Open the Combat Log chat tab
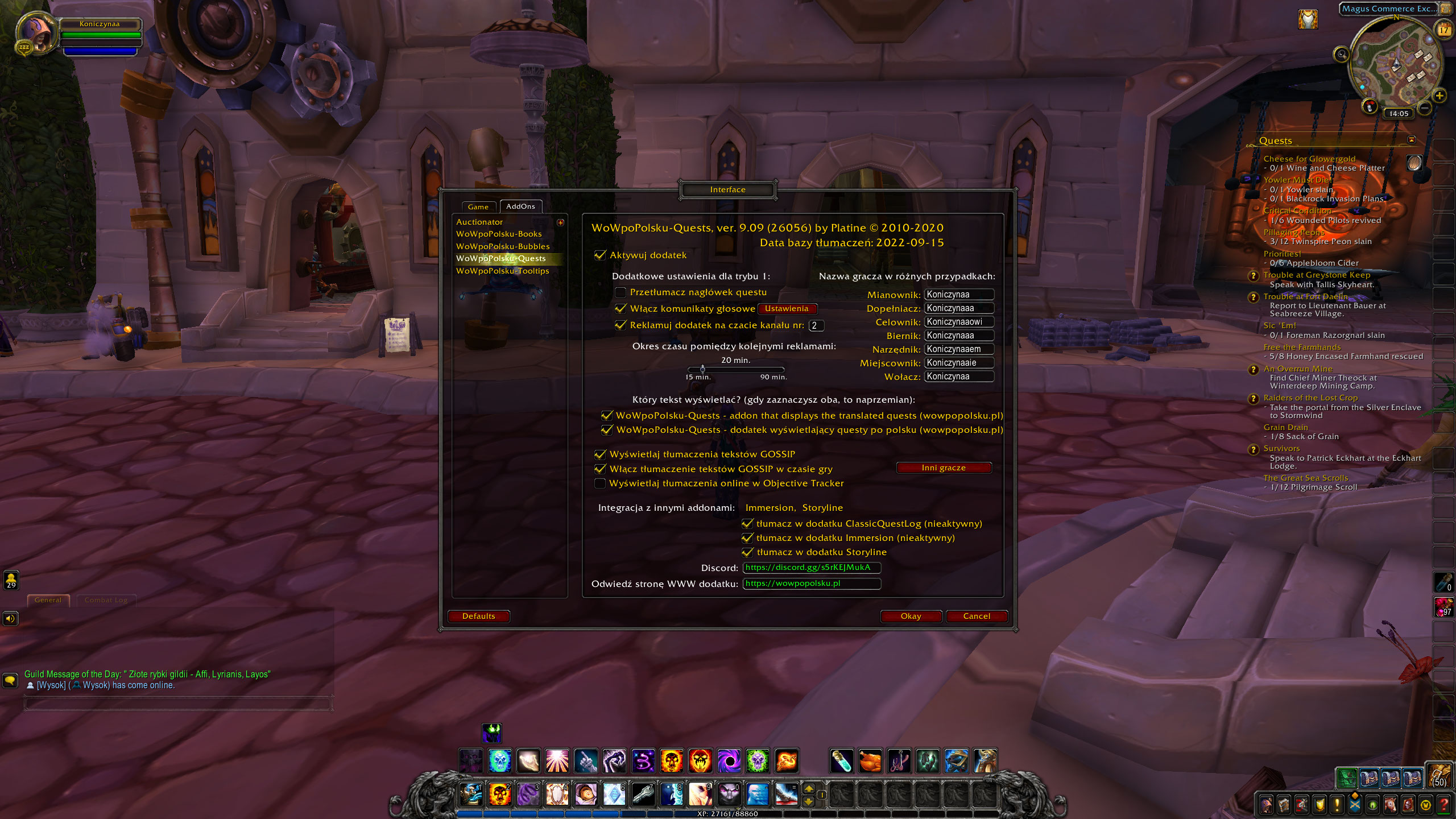 pos(106,599)
